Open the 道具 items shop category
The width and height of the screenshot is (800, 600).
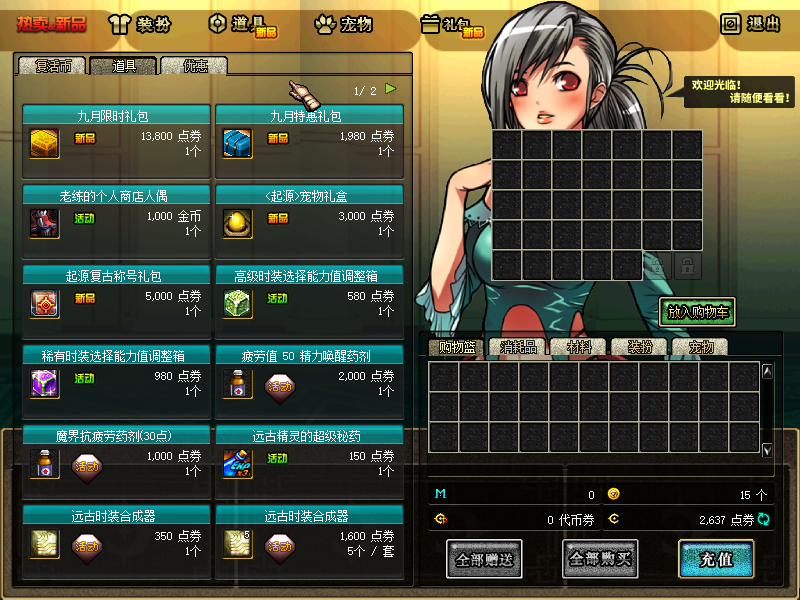tap(241, 25)
